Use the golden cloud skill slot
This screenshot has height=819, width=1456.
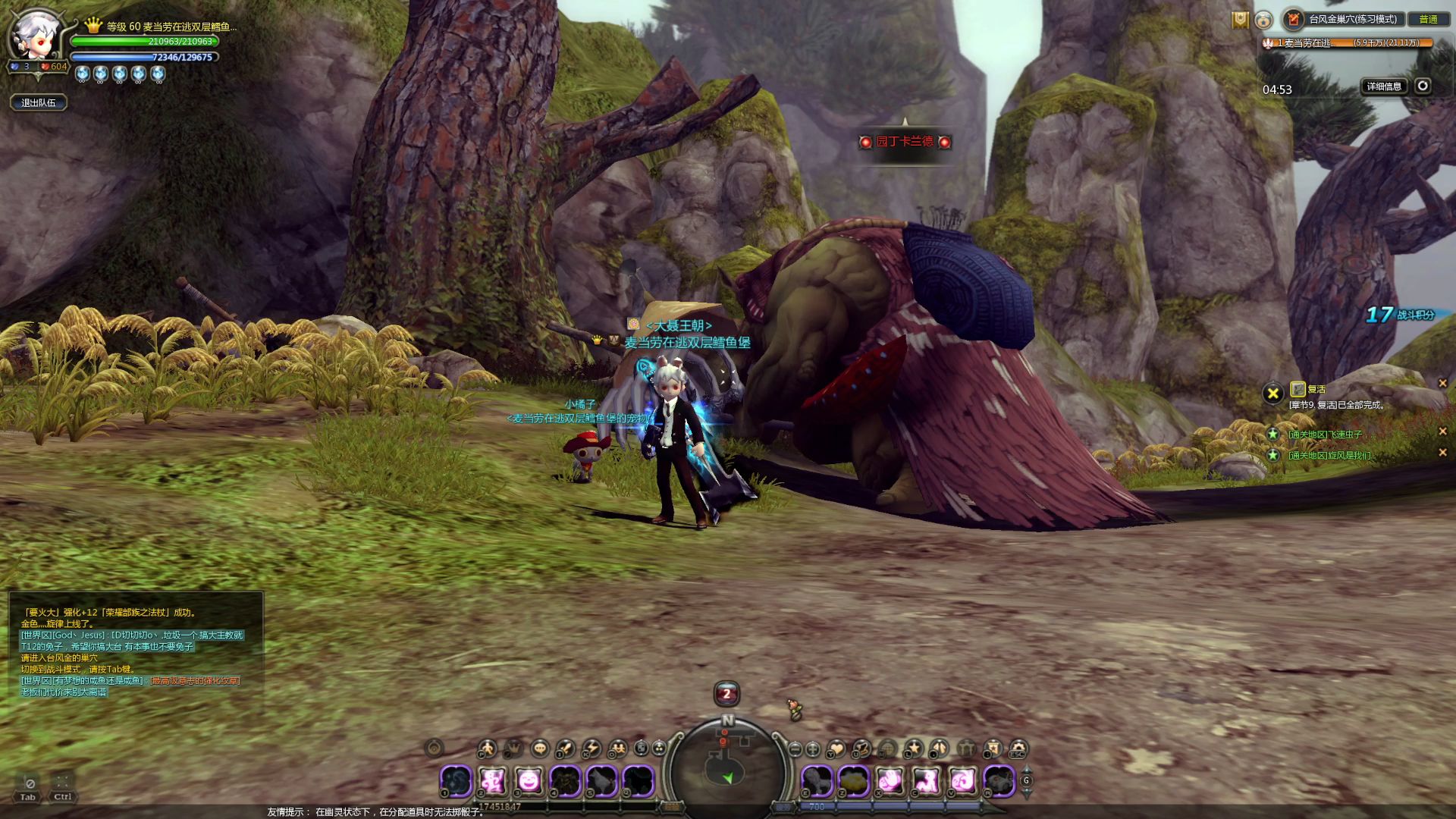tap(854, 780)
